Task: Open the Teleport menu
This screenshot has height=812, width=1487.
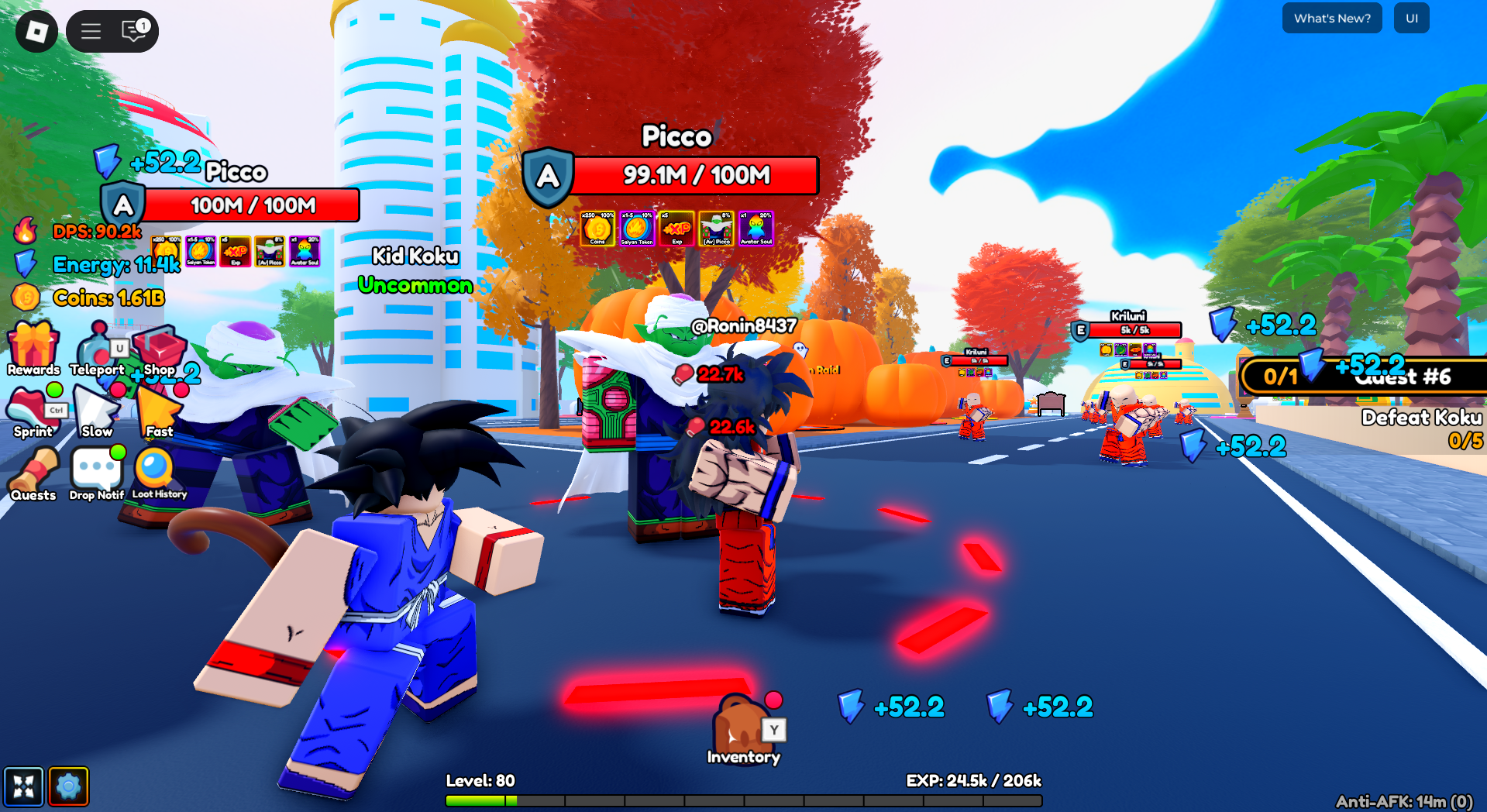Action: point(96,345)
